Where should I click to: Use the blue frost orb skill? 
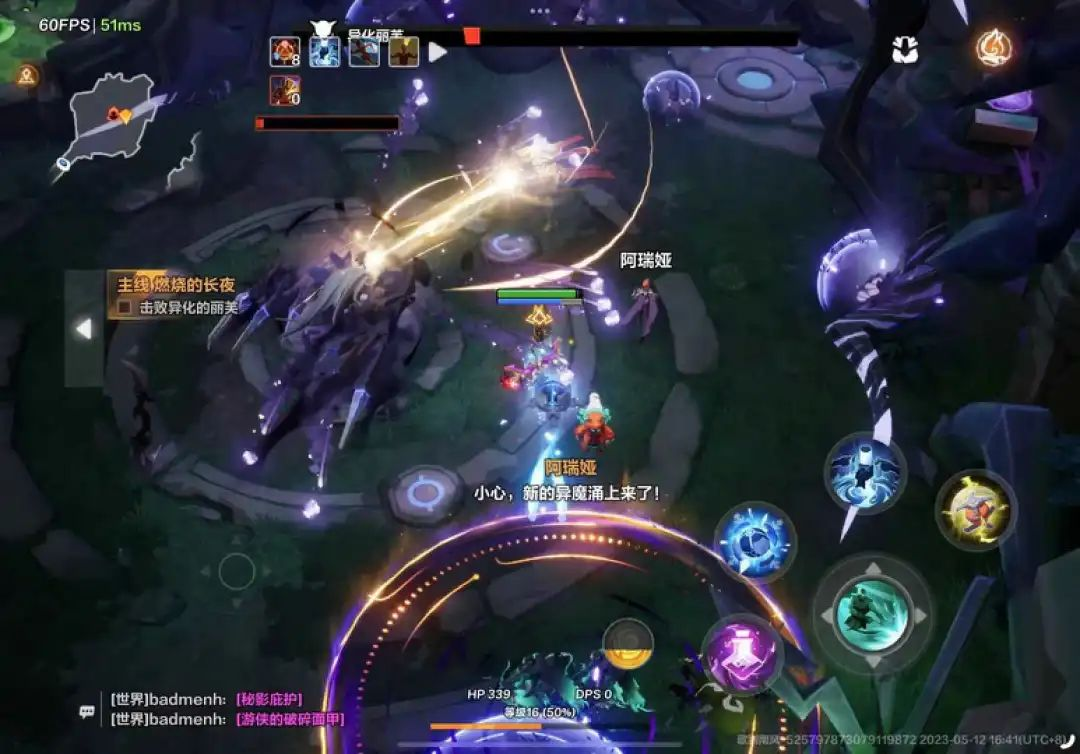tap(755, 543)
